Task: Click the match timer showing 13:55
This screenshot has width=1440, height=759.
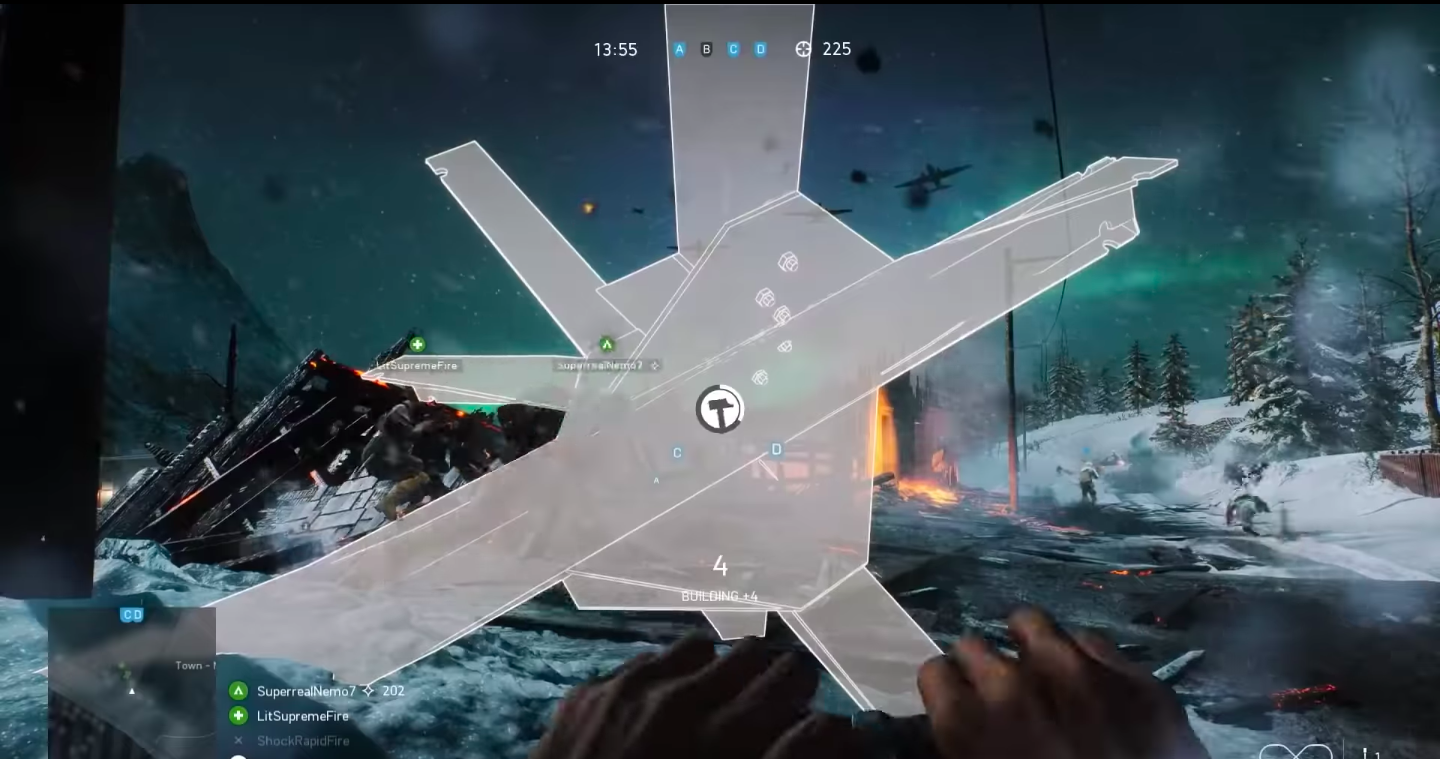Action: coord(614,48)
